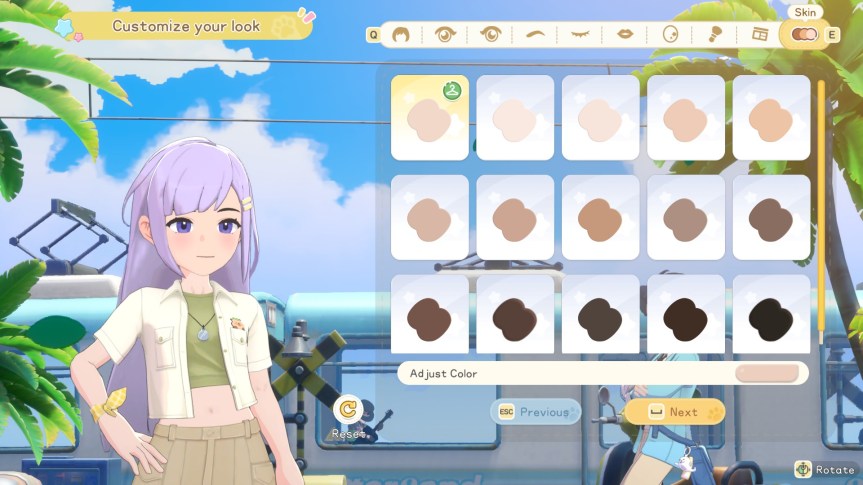Screen dimensions: 863x485
Task: Select the Skin tab
Action: pyautogui.click(x=804, y=34)
